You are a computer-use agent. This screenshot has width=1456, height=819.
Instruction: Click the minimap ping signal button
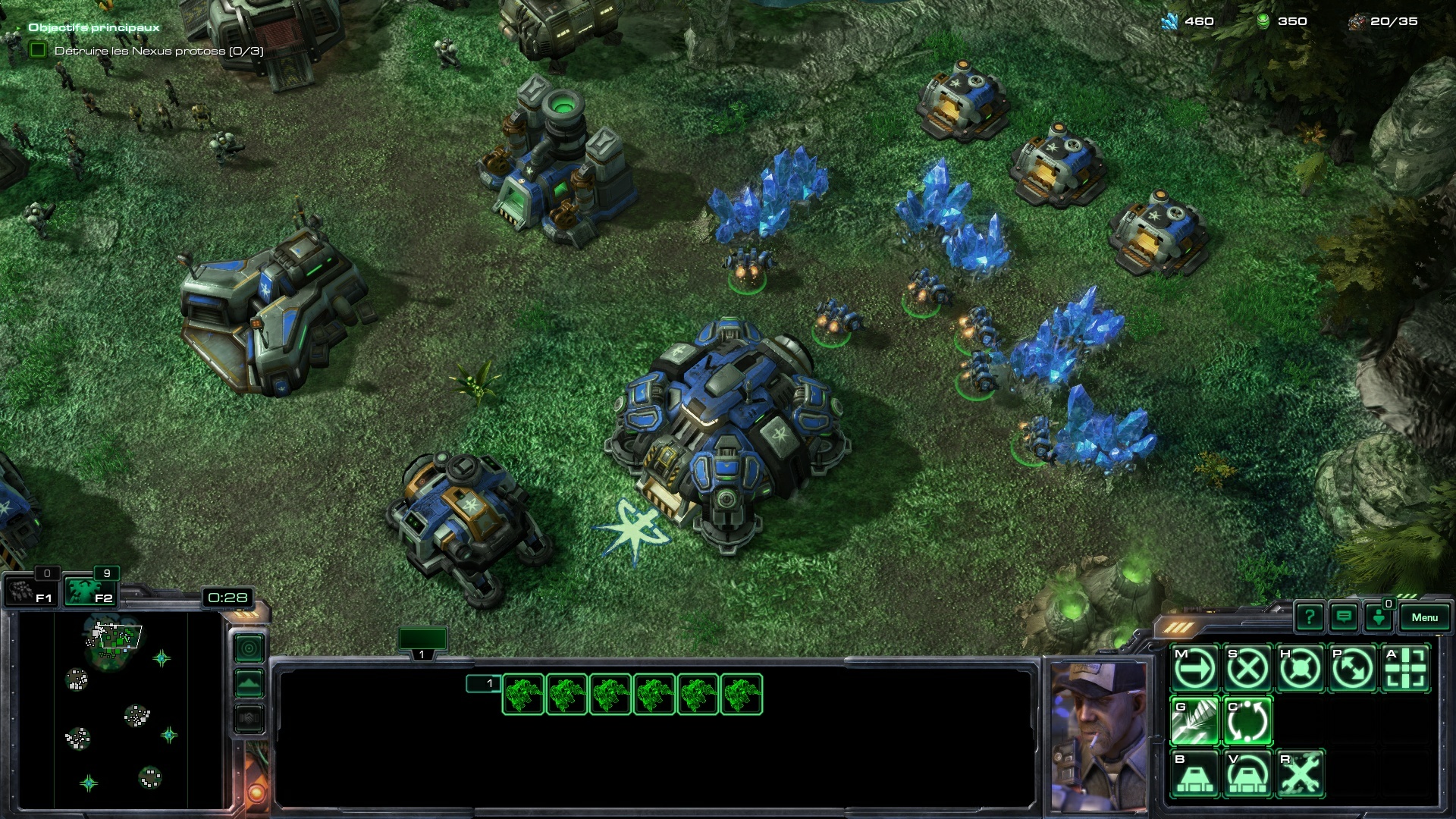point(249,648)
